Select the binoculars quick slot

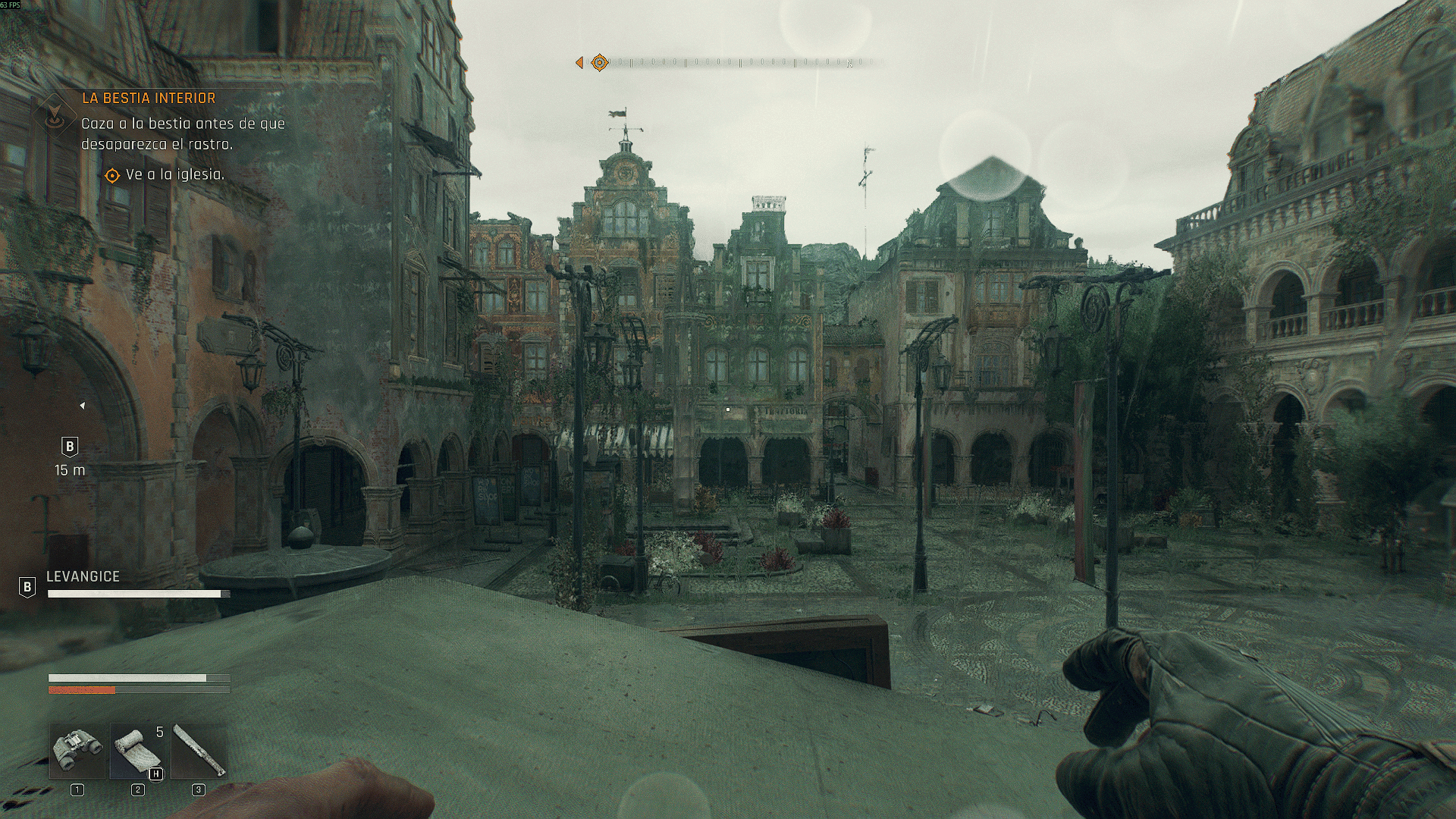(77, 751)
